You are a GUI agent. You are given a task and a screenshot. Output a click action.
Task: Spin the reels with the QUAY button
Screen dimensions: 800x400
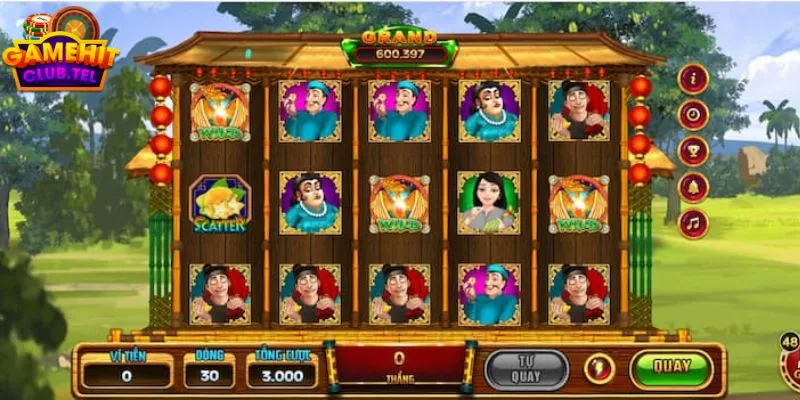(671, 368)
